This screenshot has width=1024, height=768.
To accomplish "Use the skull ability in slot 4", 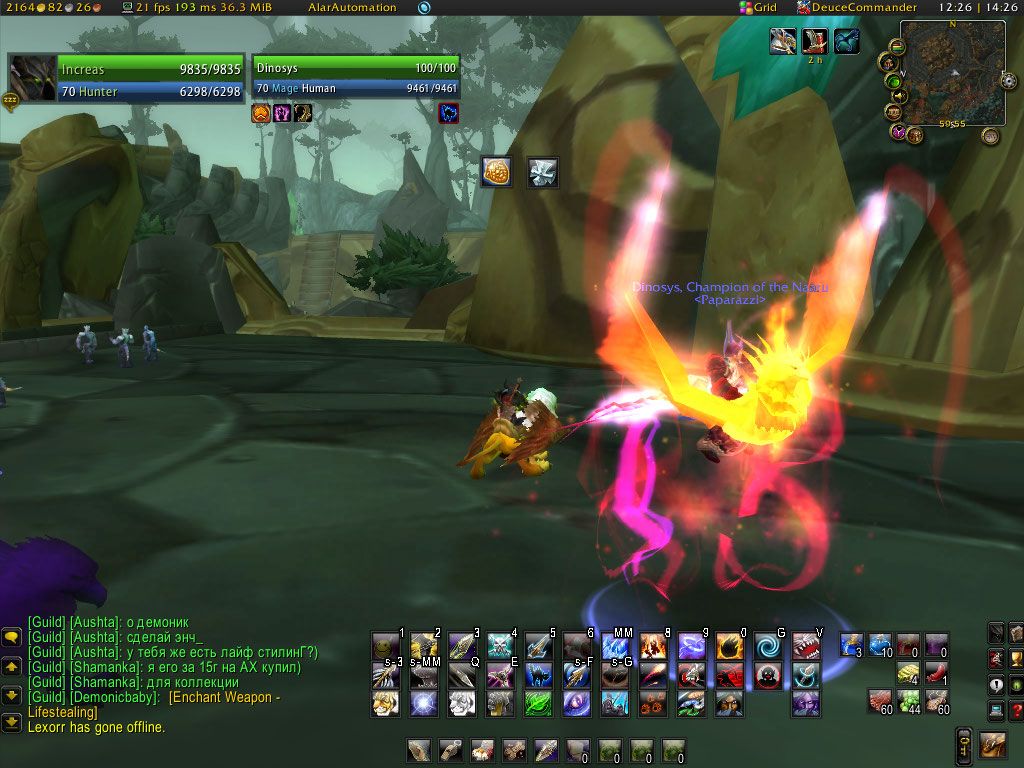I will click(x=500, y=646).
